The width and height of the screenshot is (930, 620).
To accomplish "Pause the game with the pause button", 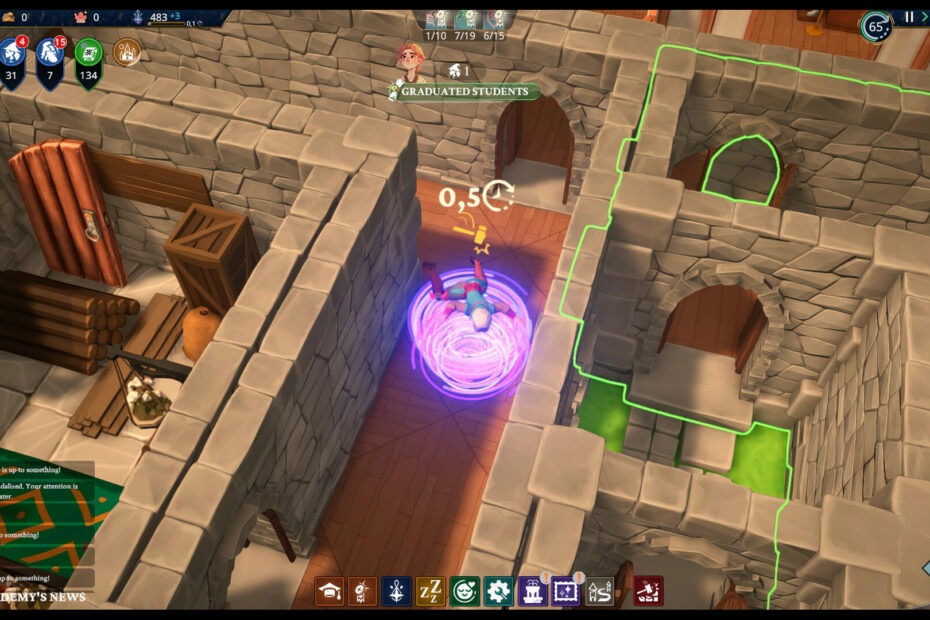I will pos(909,17).
